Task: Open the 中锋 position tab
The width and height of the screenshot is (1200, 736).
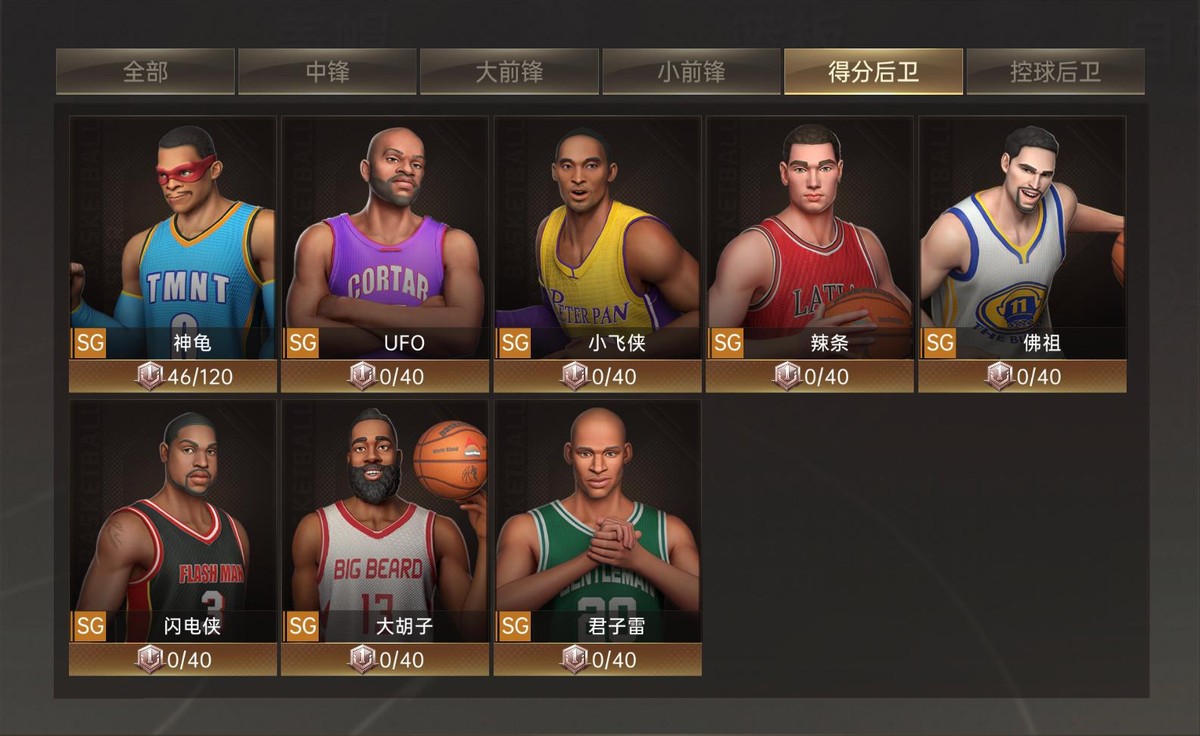Action: pos(327,72)
